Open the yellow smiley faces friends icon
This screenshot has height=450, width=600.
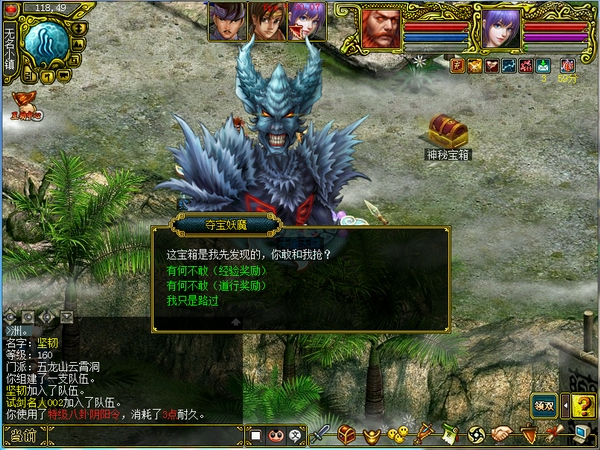pos(397,435)
